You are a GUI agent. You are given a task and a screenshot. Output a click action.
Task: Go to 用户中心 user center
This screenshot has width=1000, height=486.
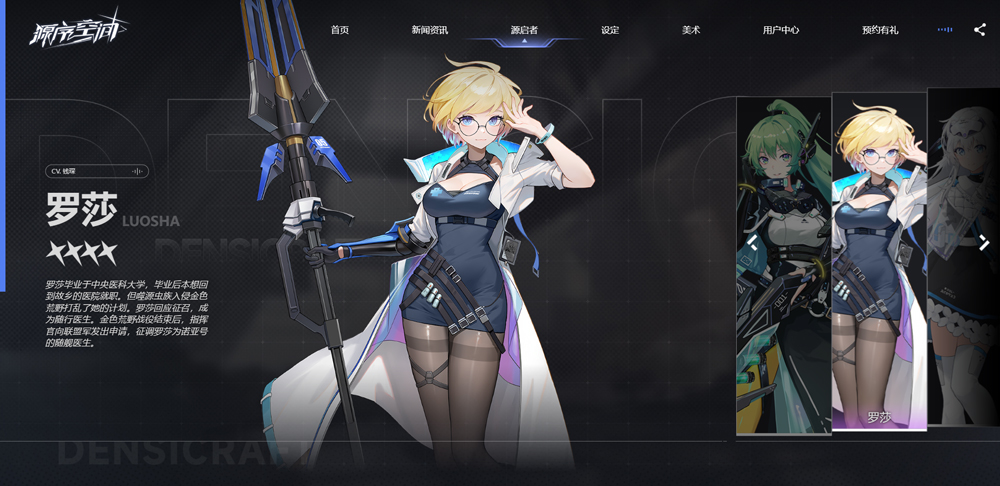[780, 30]
